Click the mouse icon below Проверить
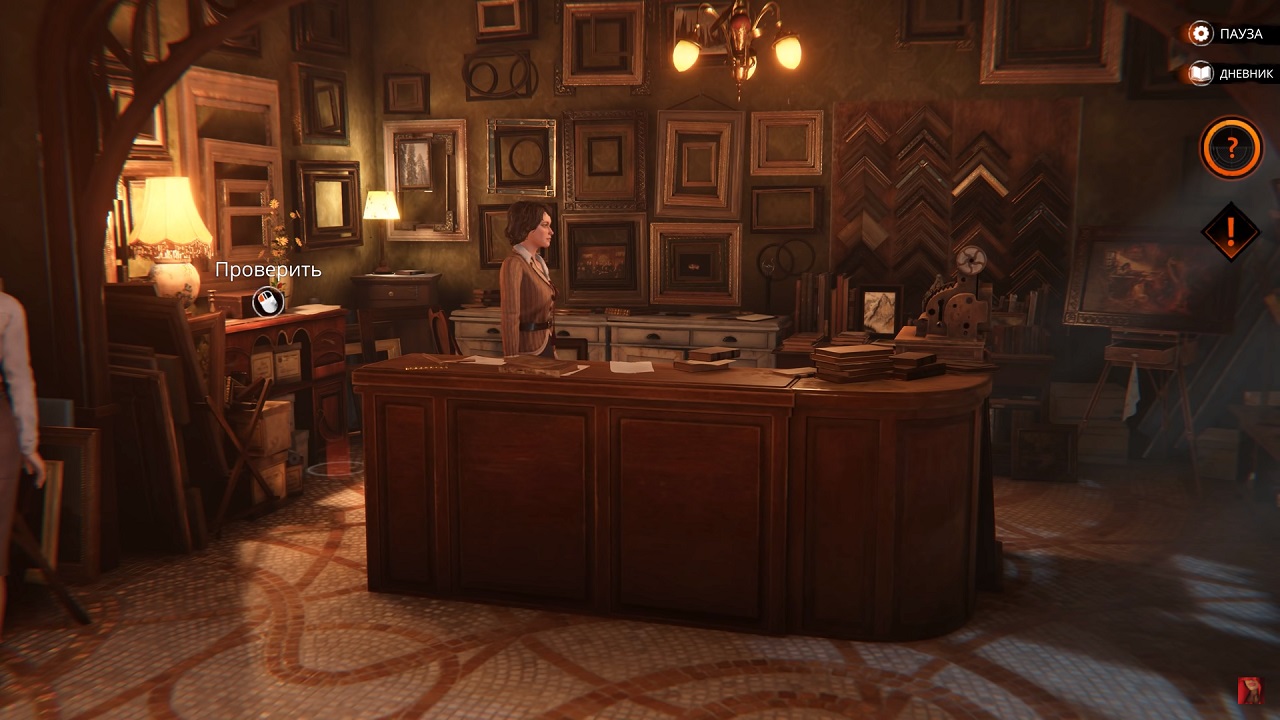Image resolution: width=1280 pixels, height=720 pixels. (268, 302)
